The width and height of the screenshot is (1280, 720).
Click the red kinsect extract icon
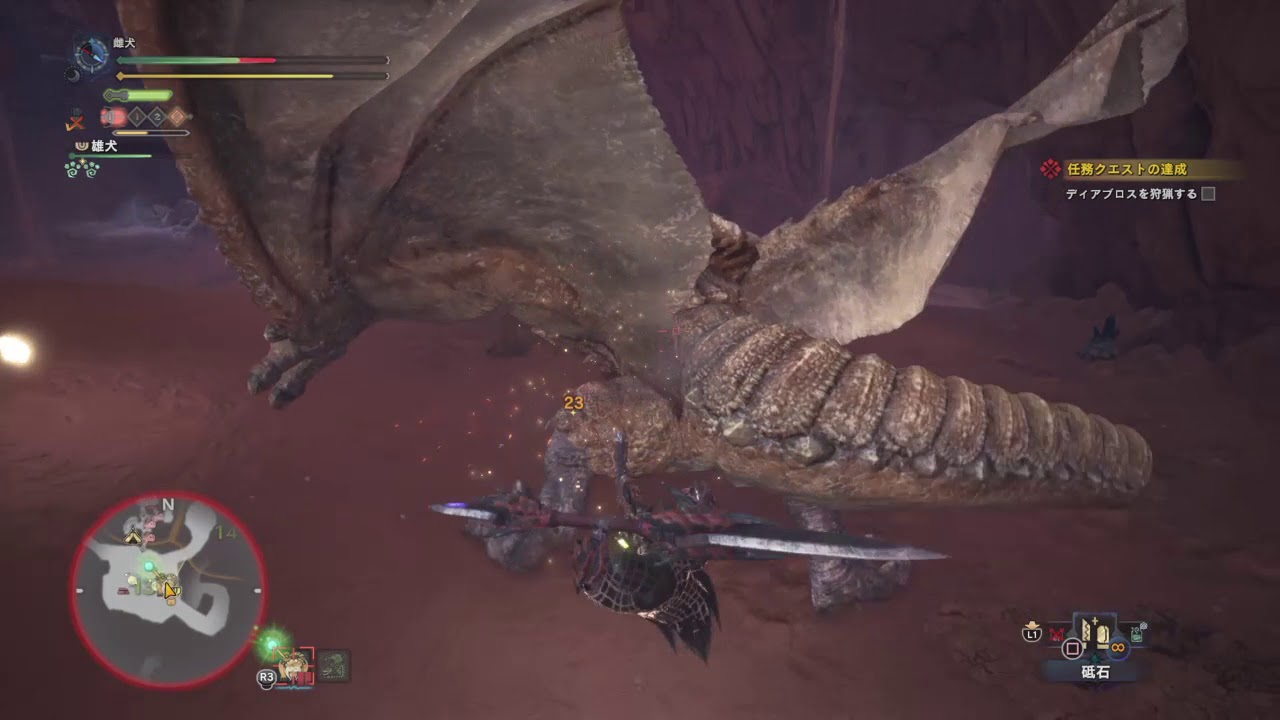pyautogui.click(x=112, y=117)
